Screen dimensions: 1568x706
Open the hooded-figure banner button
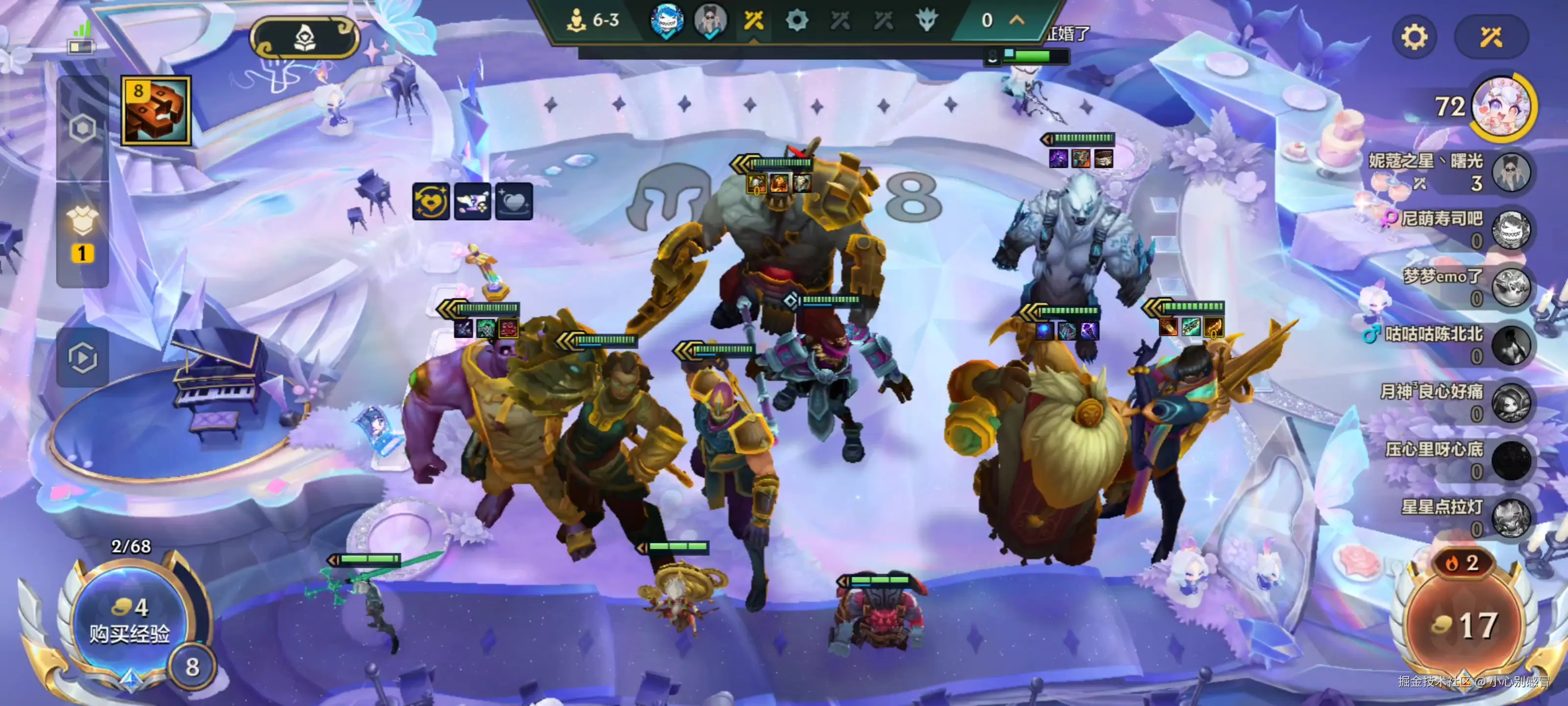[x=304, y=38]
